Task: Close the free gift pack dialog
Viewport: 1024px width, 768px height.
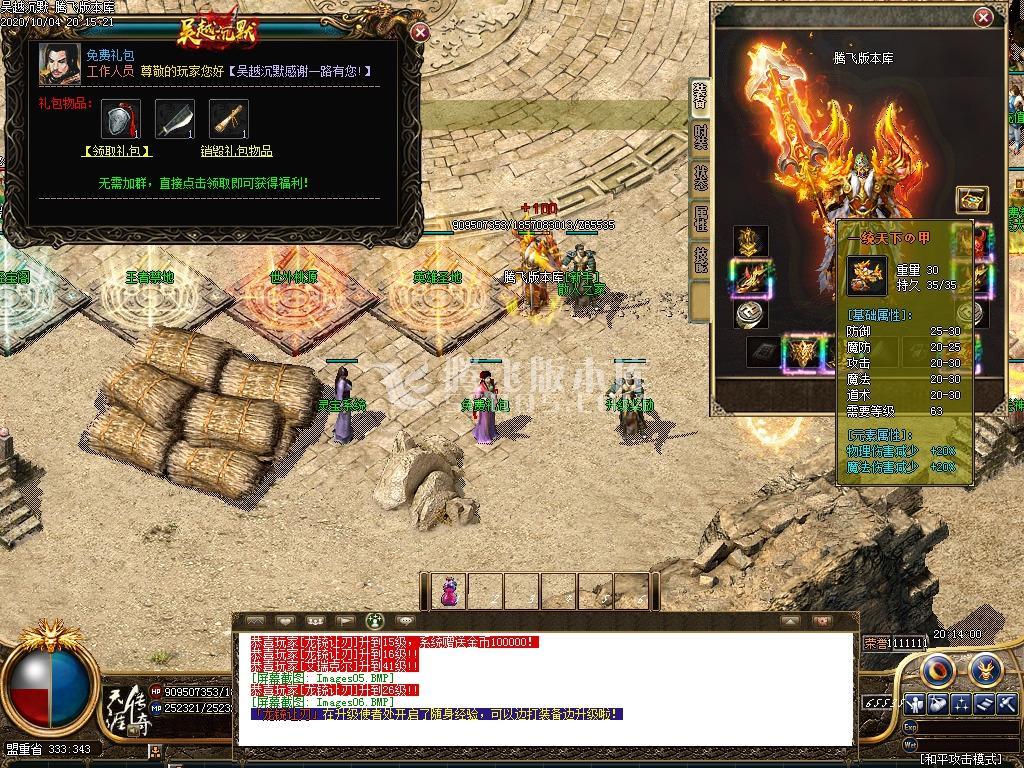Action: coord(420,32)
